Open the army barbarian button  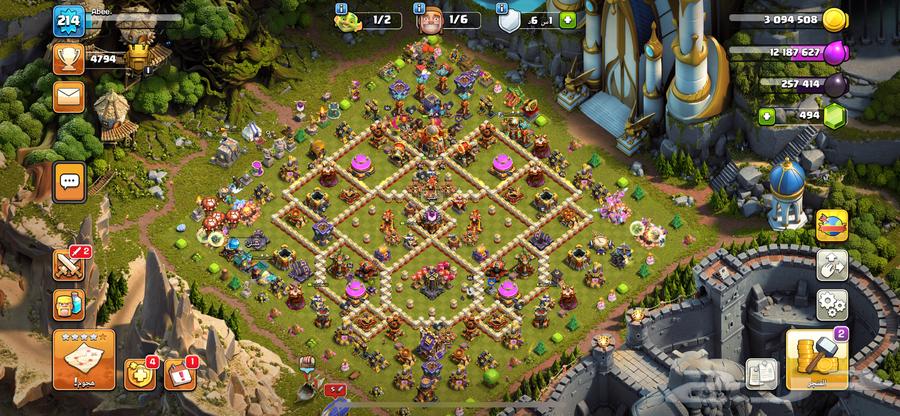[x=69, y=304]
